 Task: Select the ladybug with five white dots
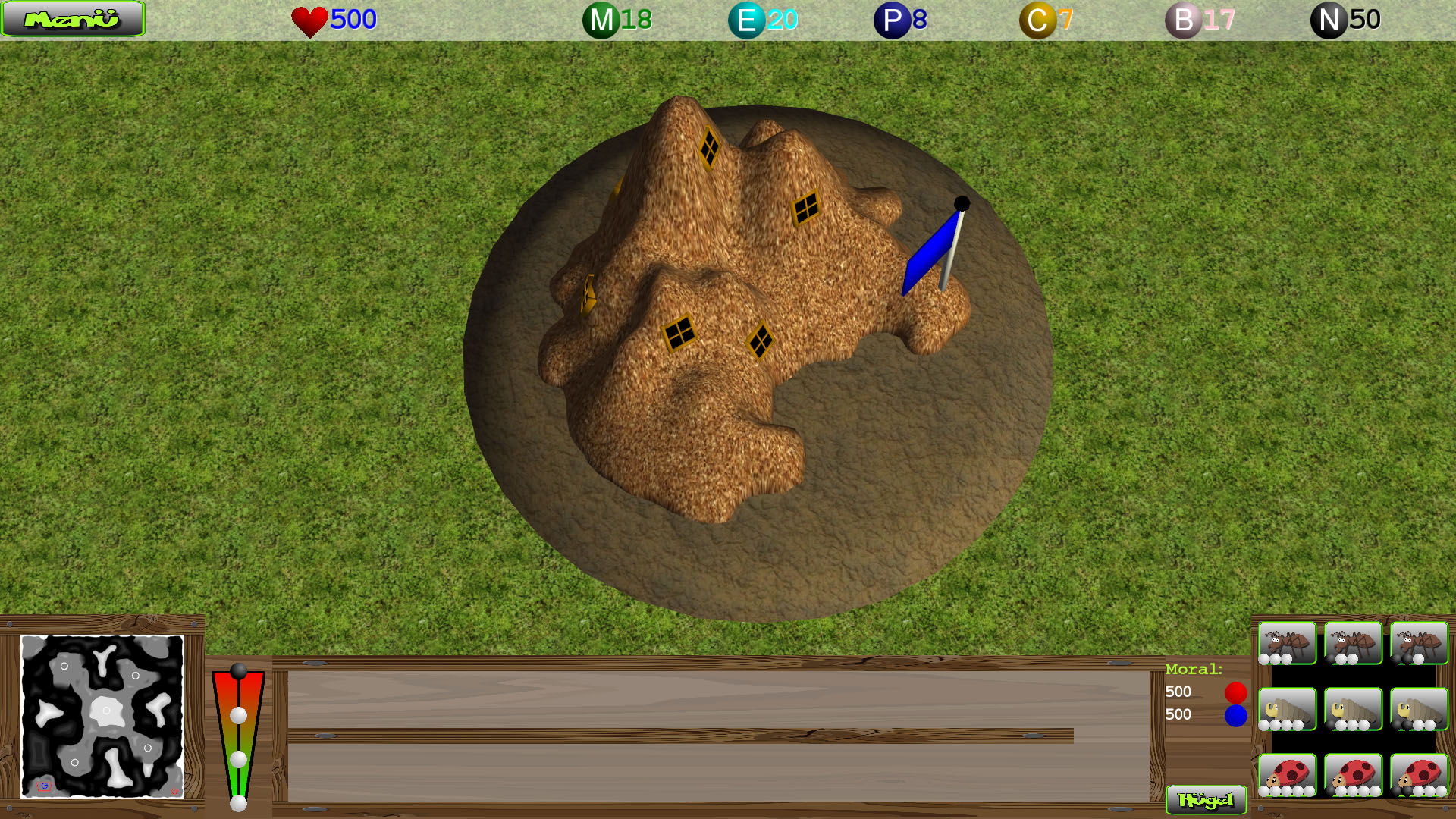coord(1287,775)
